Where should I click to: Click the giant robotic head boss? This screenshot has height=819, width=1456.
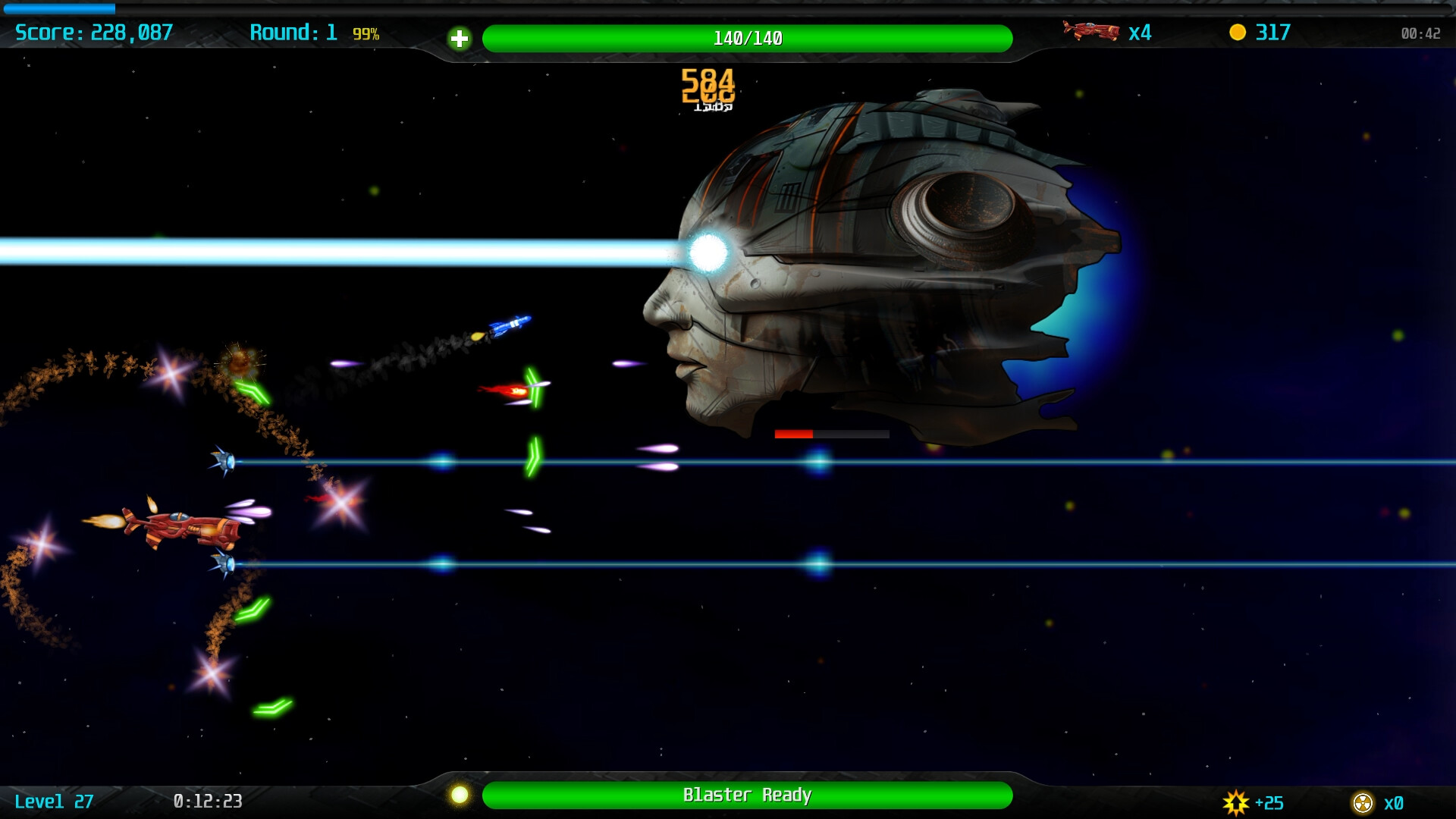click(x=872, y=250)
